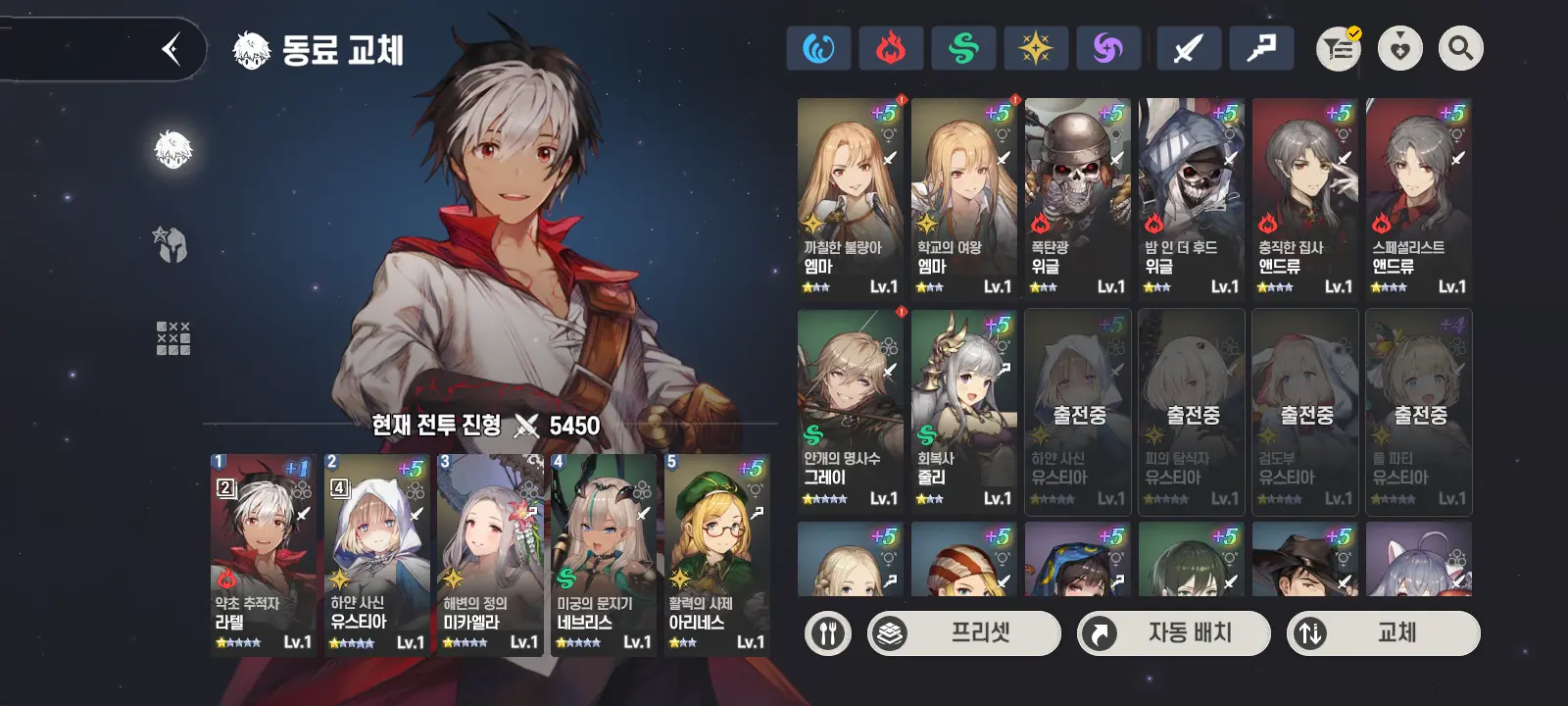Open the 프리셋 preset button
The height and width of the screenshot is (706, 1568).
point(964,633)
